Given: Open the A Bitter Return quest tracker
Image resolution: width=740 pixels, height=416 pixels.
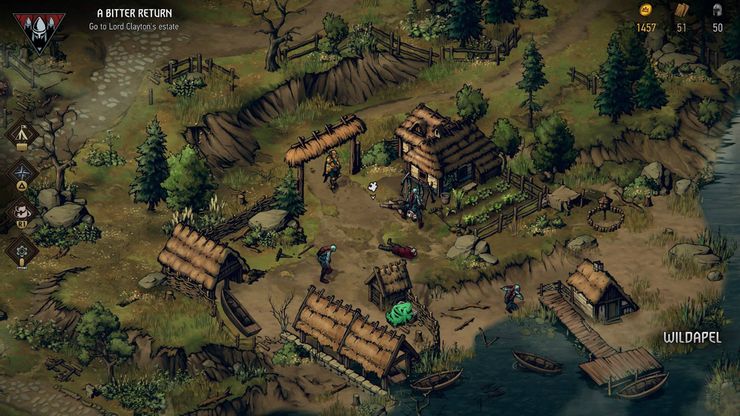Looking at the screenshot, I should (135, 14).
